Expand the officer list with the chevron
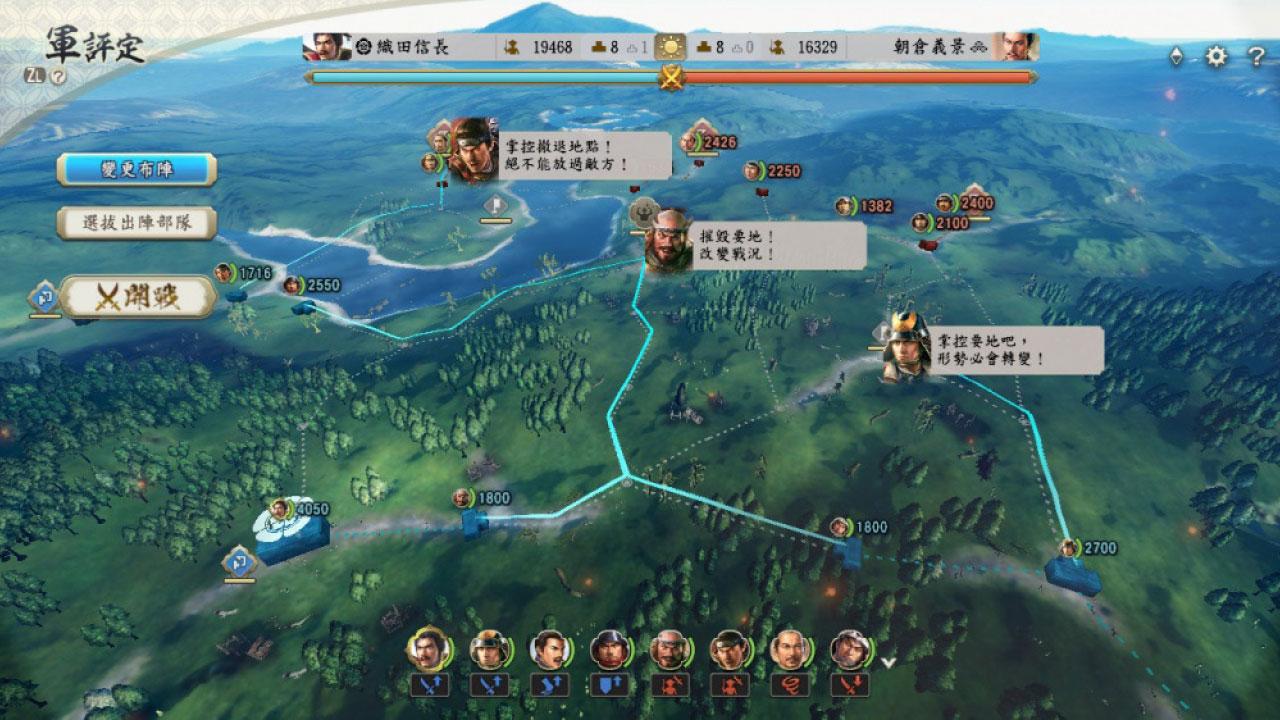Image resolution: width=1280 pixels, height=720 pixels. click(887, 660)
